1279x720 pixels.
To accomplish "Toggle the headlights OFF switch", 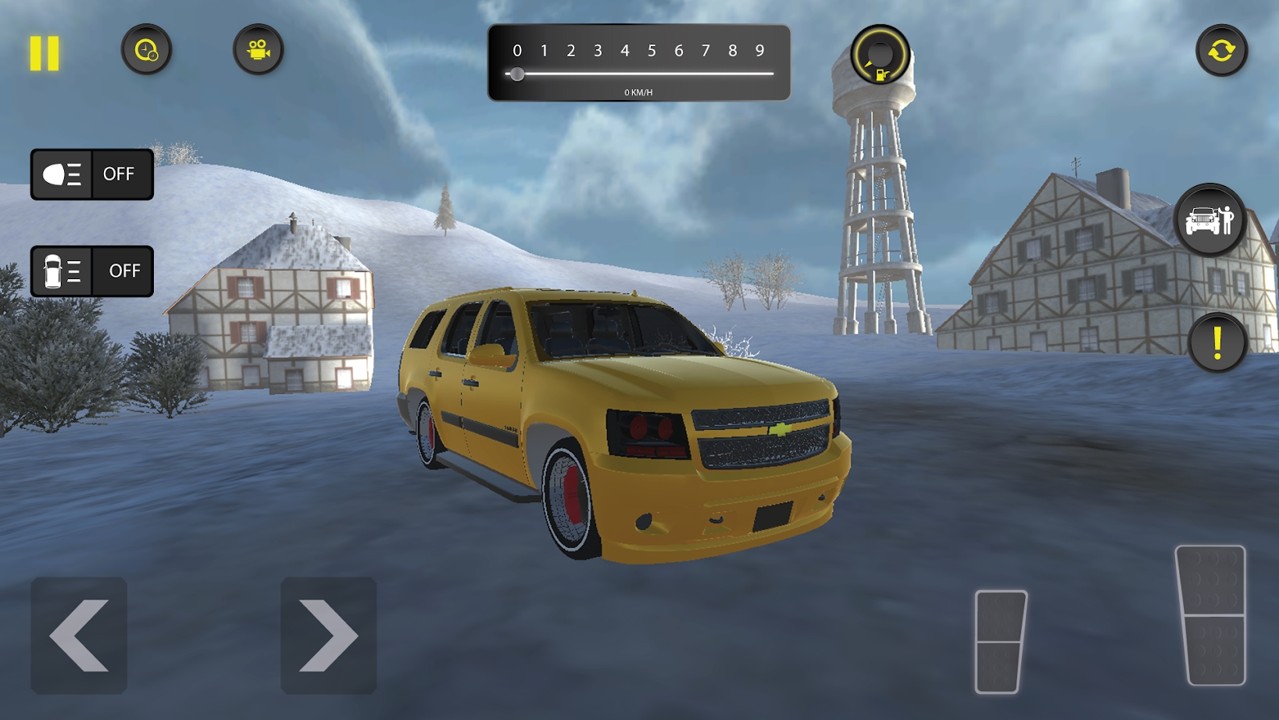I will (92, 174).
